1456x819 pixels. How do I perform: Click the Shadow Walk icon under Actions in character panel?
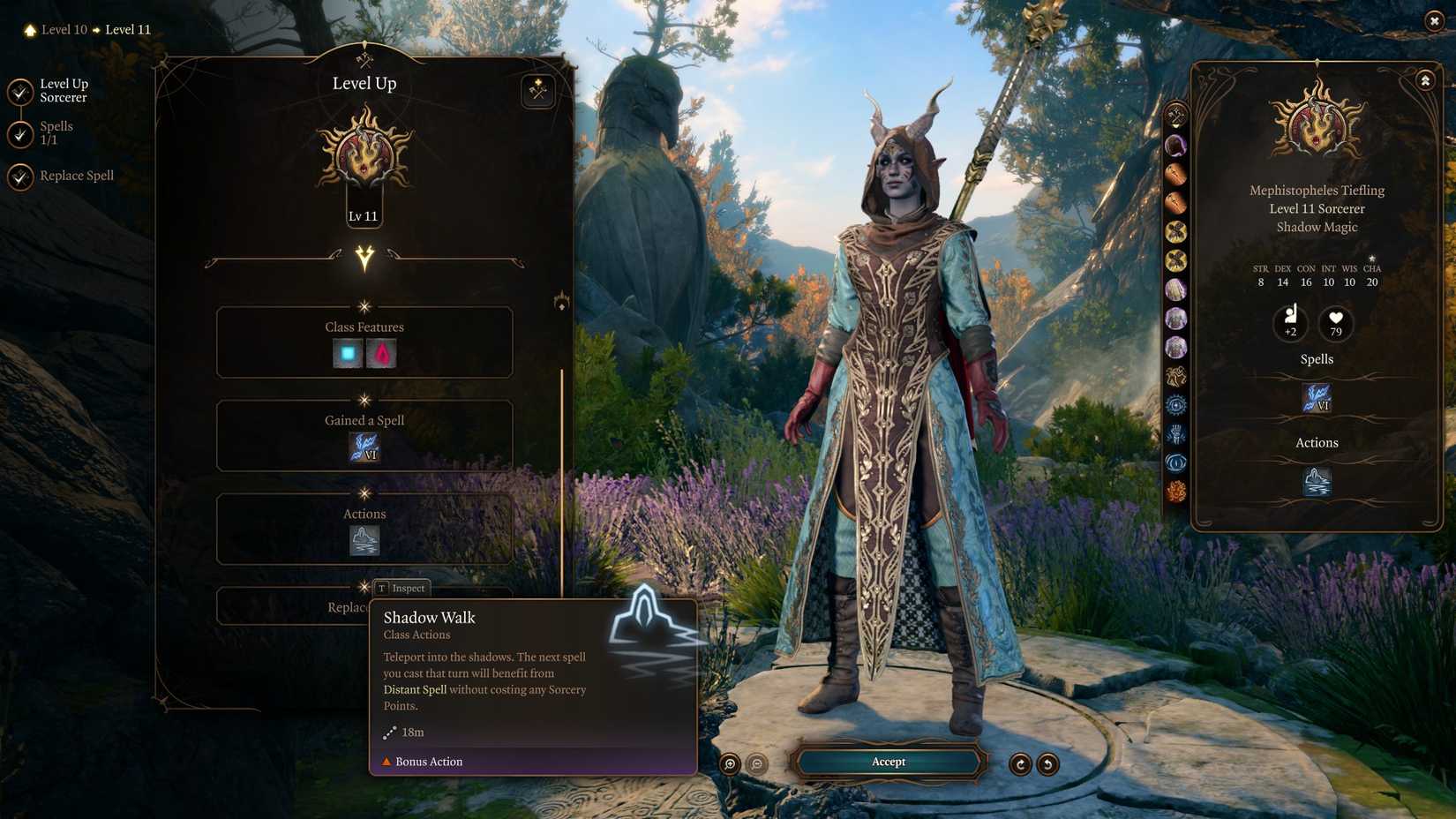[x=1317, y=481]
